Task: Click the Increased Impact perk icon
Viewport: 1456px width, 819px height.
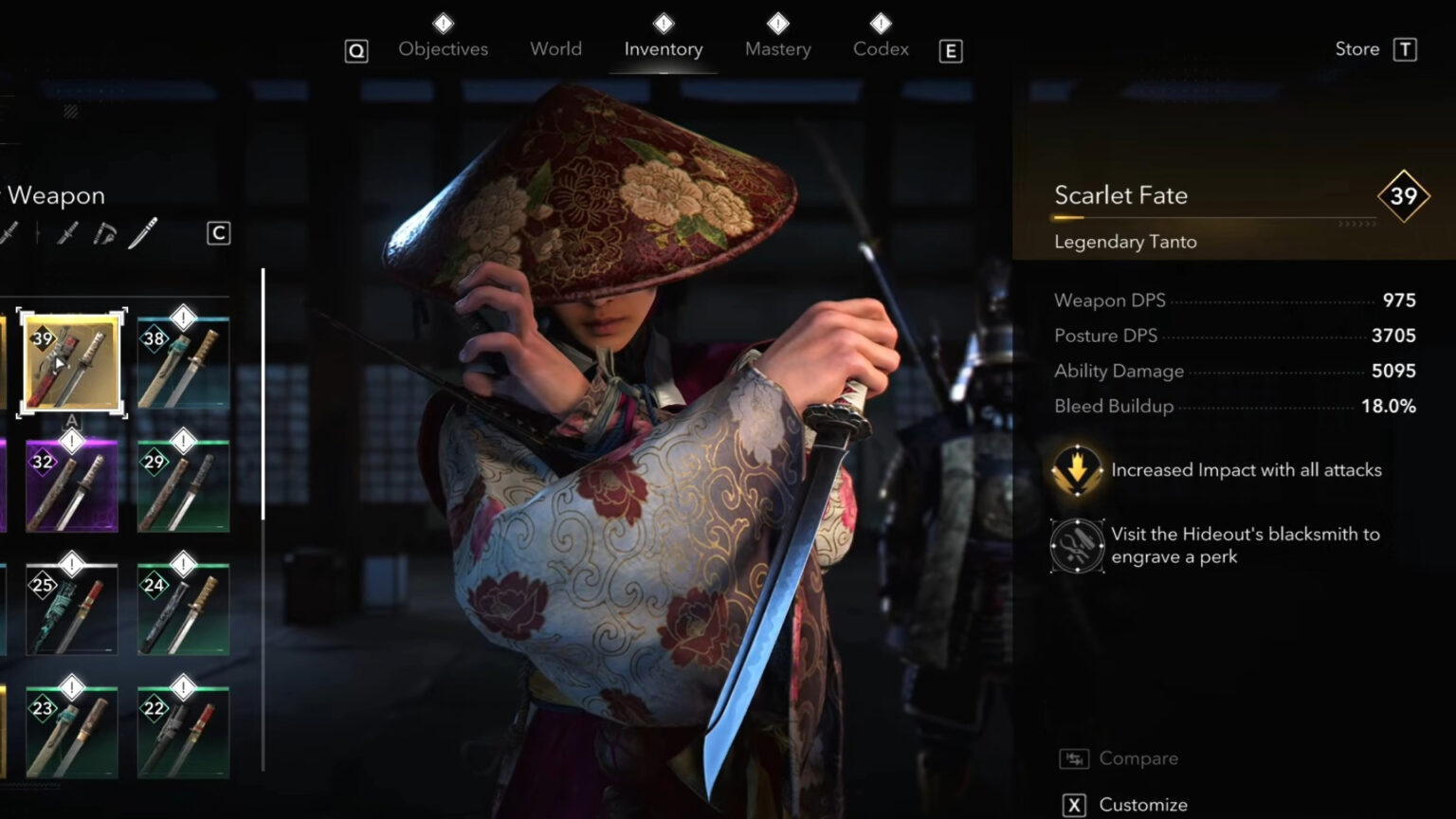Action: click(1076, 468)
